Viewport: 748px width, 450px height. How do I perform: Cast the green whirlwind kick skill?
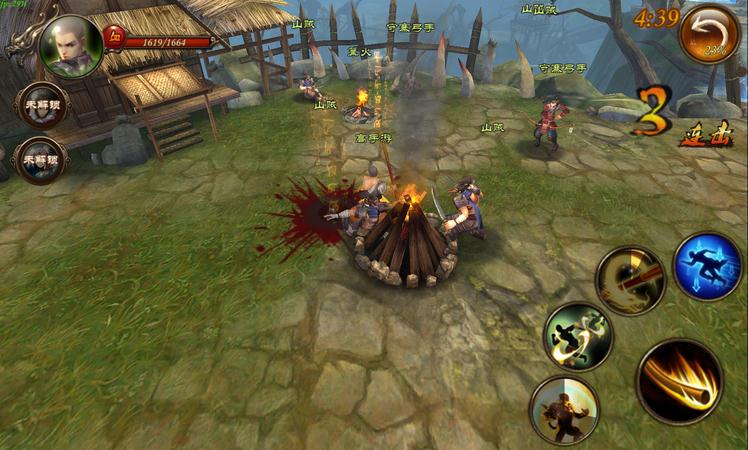coord(578,336)
